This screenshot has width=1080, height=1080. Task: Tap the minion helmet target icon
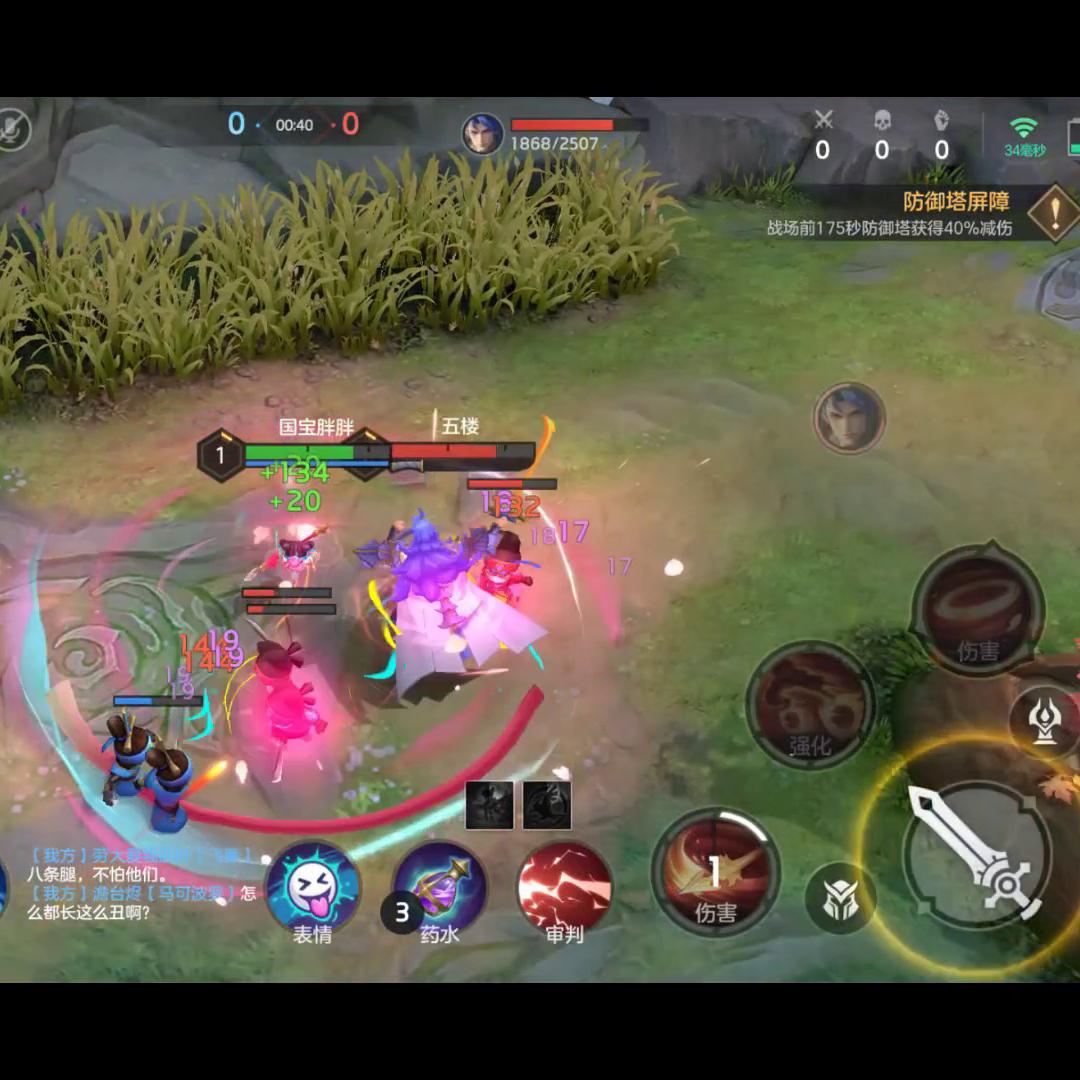coord(839,898)
